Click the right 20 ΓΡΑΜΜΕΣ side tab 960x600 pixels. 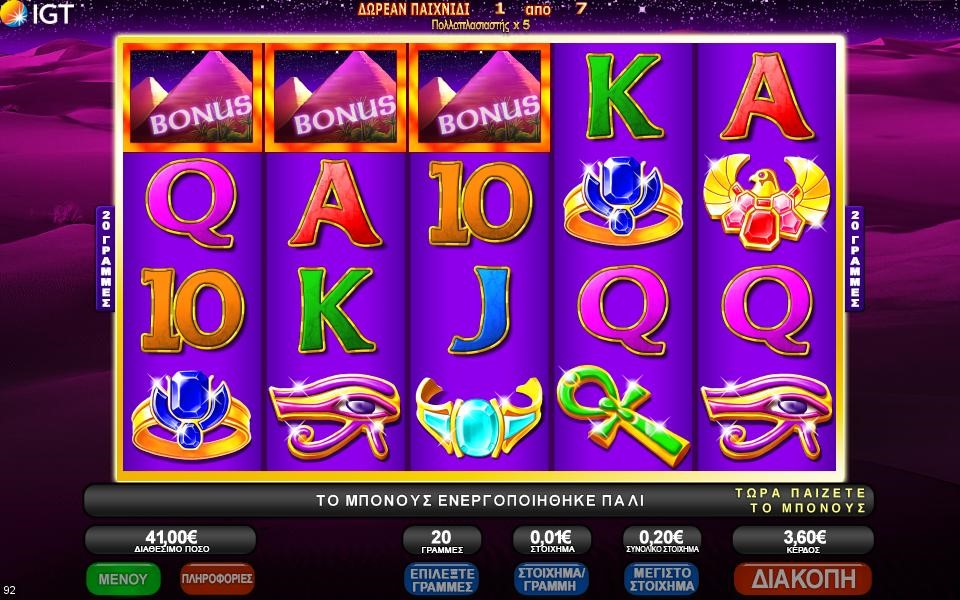[x=855, y=258]
